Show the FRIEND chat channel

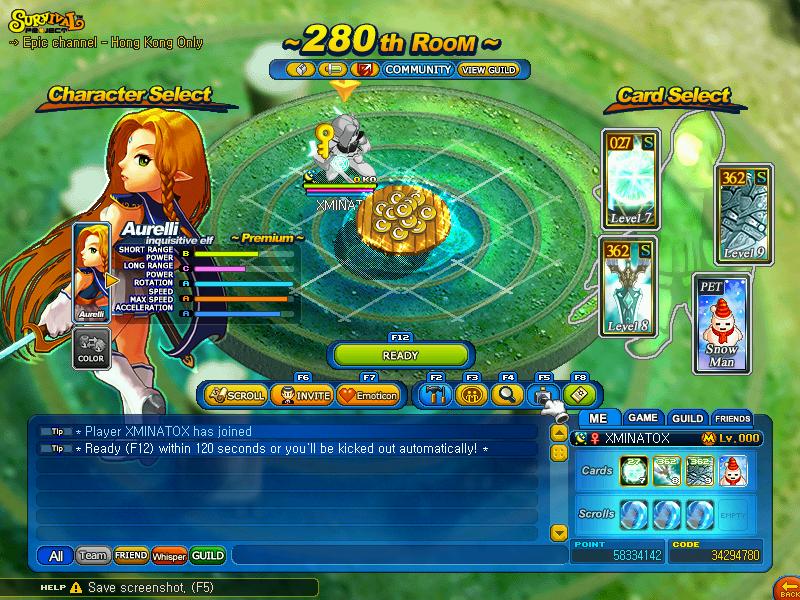coord(130,555)
